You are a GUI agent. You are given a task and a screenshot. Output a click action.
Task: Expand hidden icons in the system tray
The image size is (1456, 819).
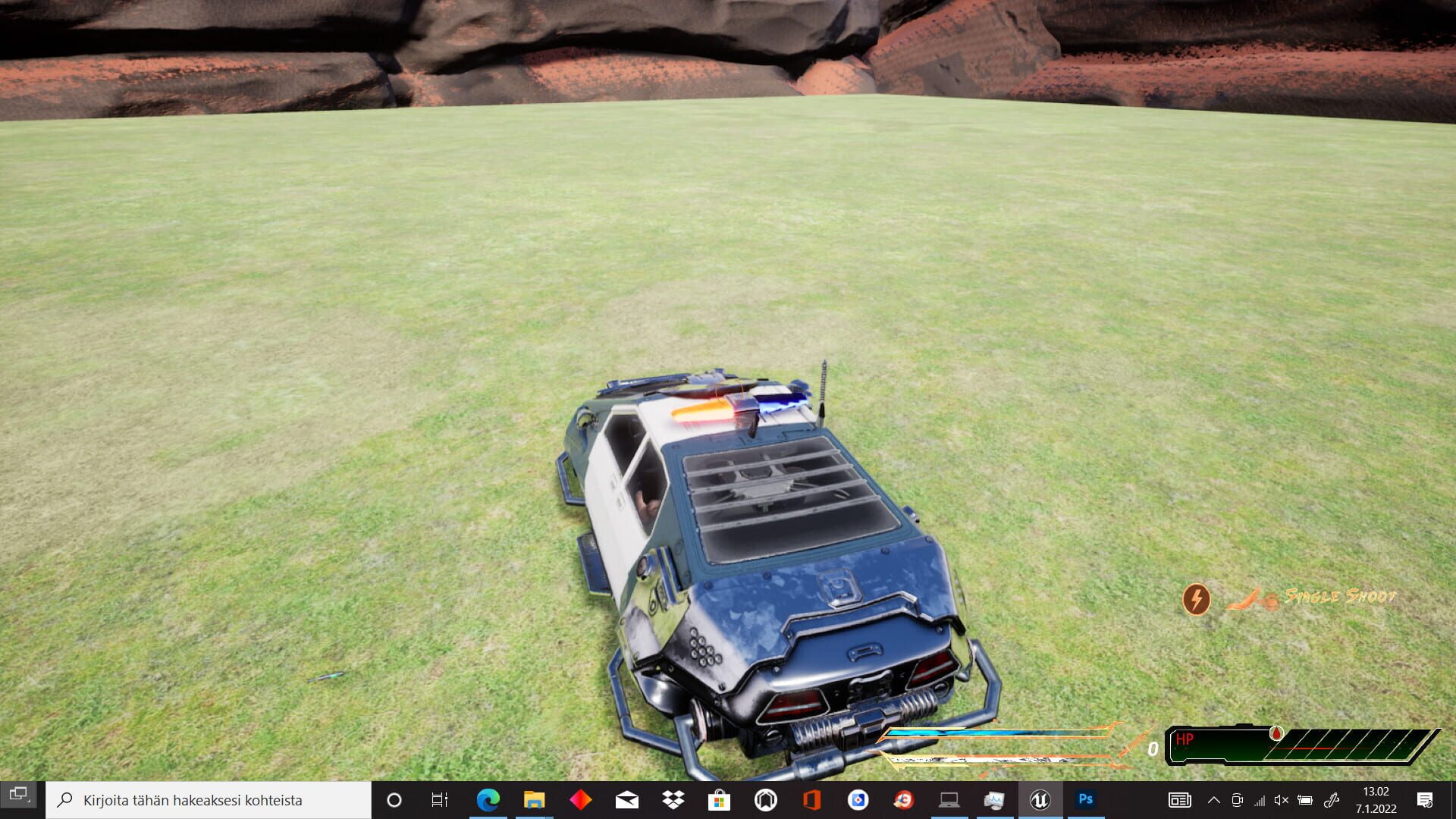click(1214, 800)
